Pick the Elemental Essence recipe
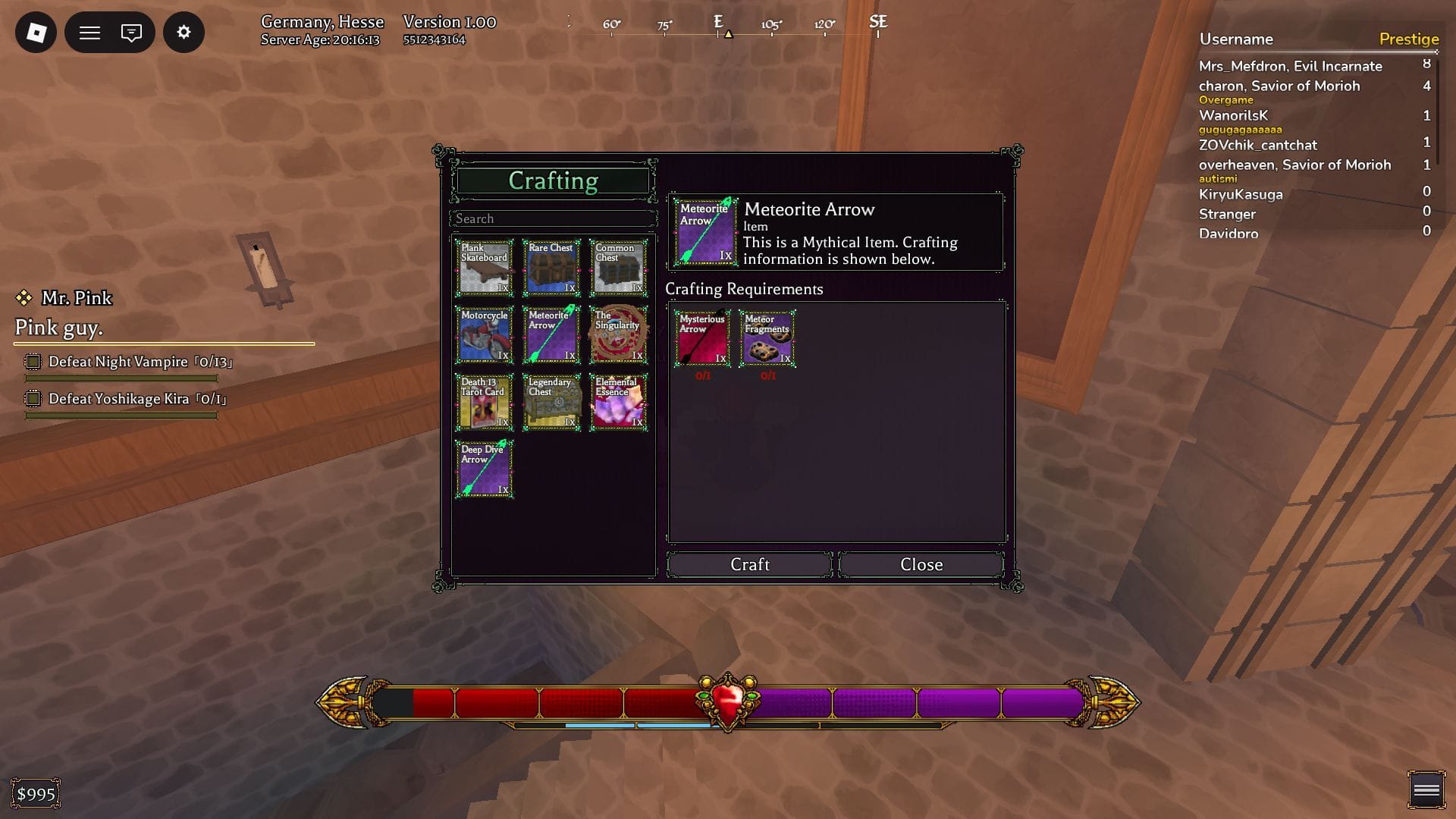 [619, 402]
